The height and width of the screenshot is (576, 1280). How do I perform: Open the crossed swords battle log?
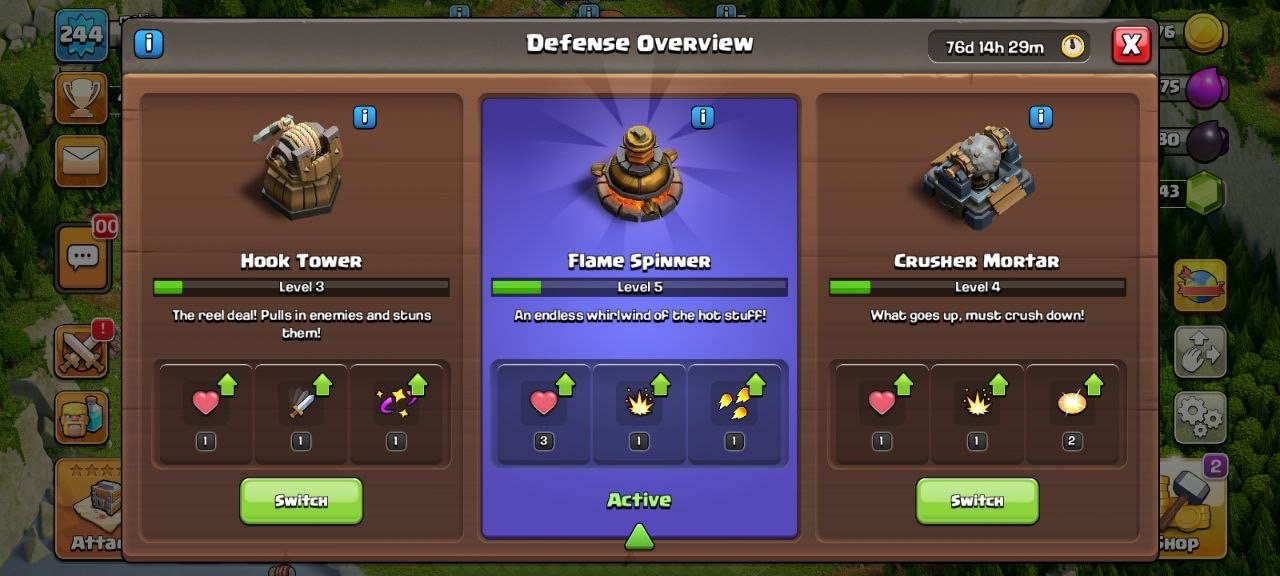click(x=82, y=352)
